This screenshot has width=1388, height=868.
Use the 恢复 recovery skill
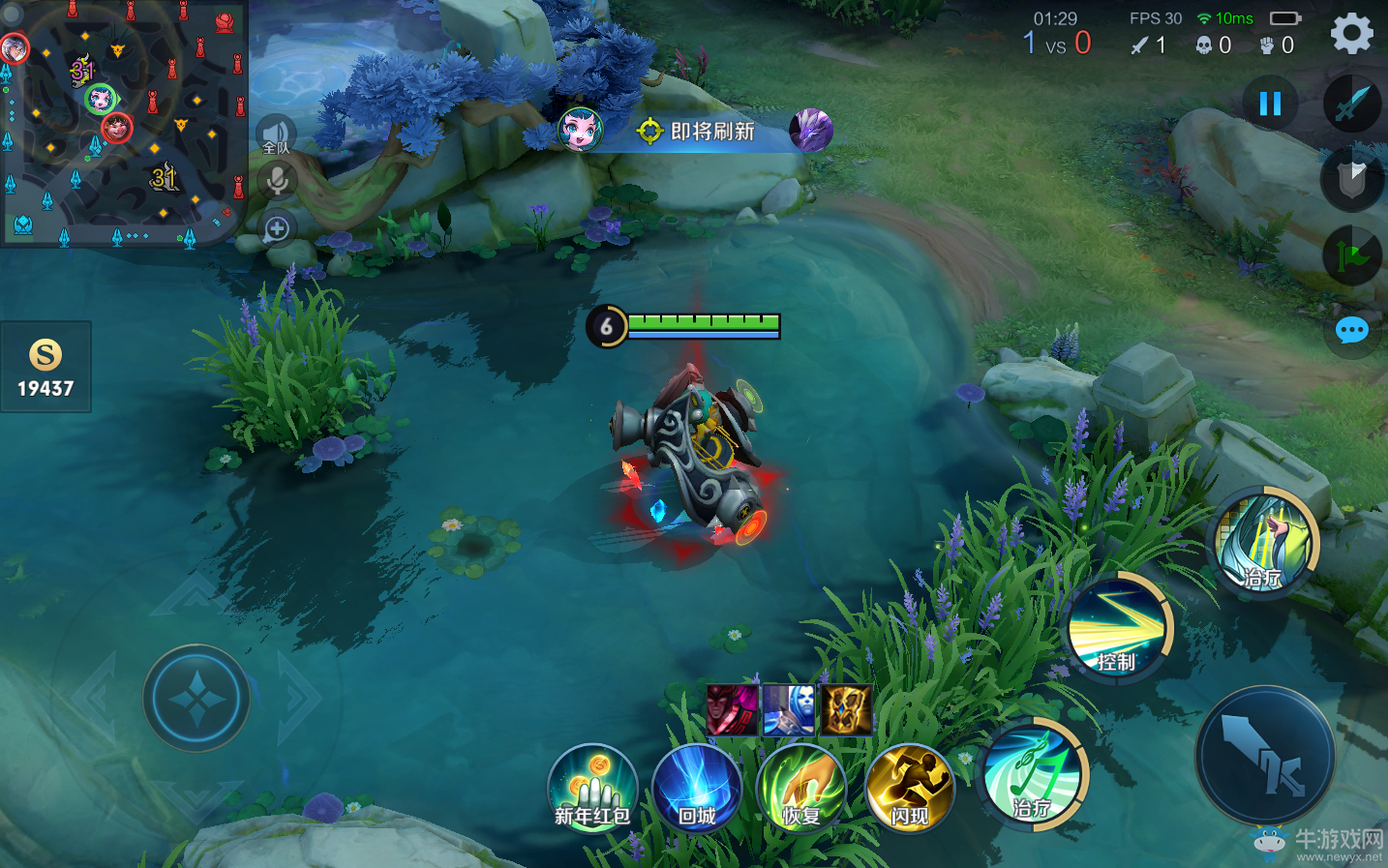(x=801, y=788)
